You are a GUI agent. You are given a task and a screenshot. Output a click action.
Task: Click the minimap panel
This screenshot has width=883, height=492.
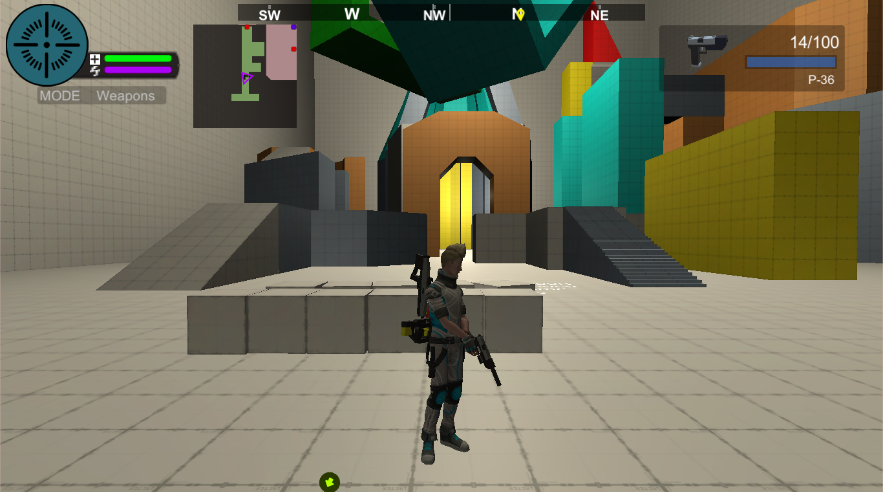[245, 76]
